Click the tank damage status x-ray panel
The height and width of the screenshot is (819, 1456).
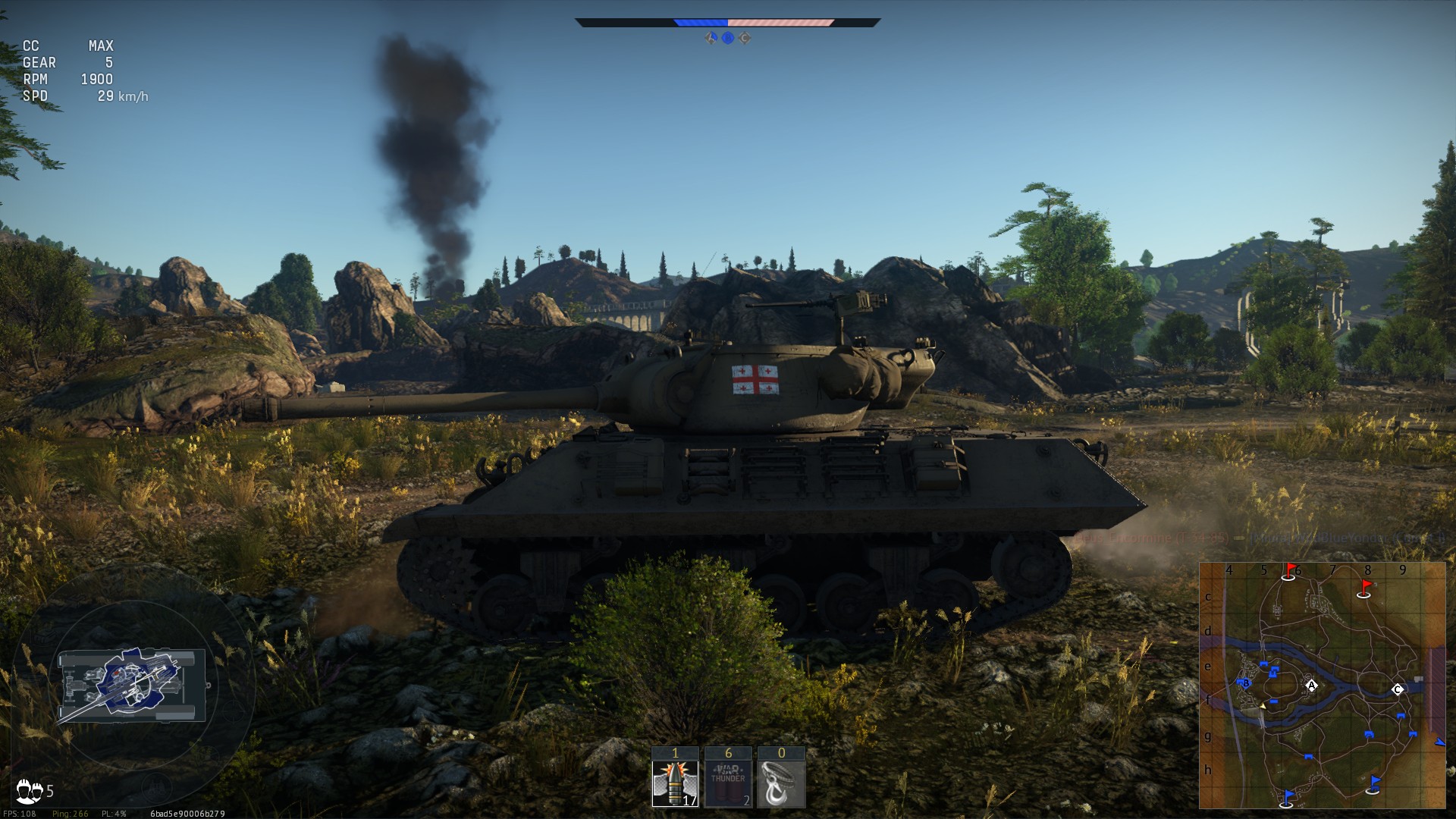(x=133, y=684)
